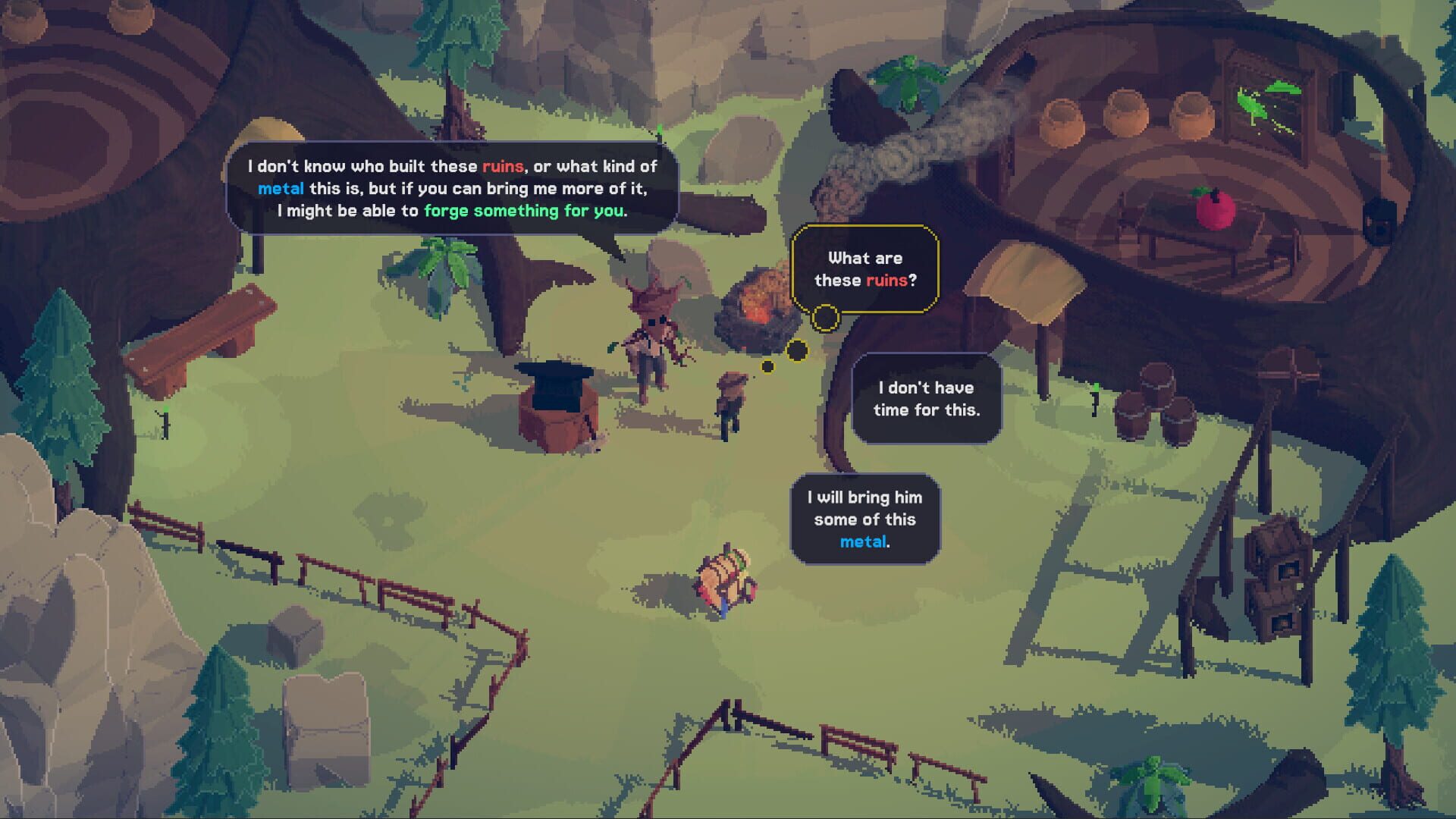Click the green lizard on the wall board
The width and height of the screenshot is (1456, 819).
[1259, 99]
